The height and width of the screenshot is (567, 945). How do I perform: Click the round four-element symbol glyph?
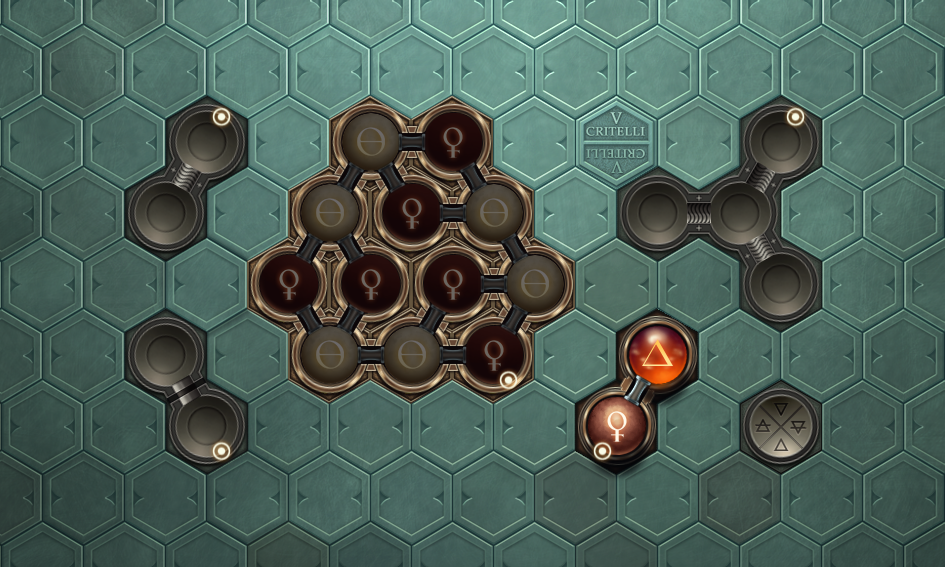click(781, 426)
